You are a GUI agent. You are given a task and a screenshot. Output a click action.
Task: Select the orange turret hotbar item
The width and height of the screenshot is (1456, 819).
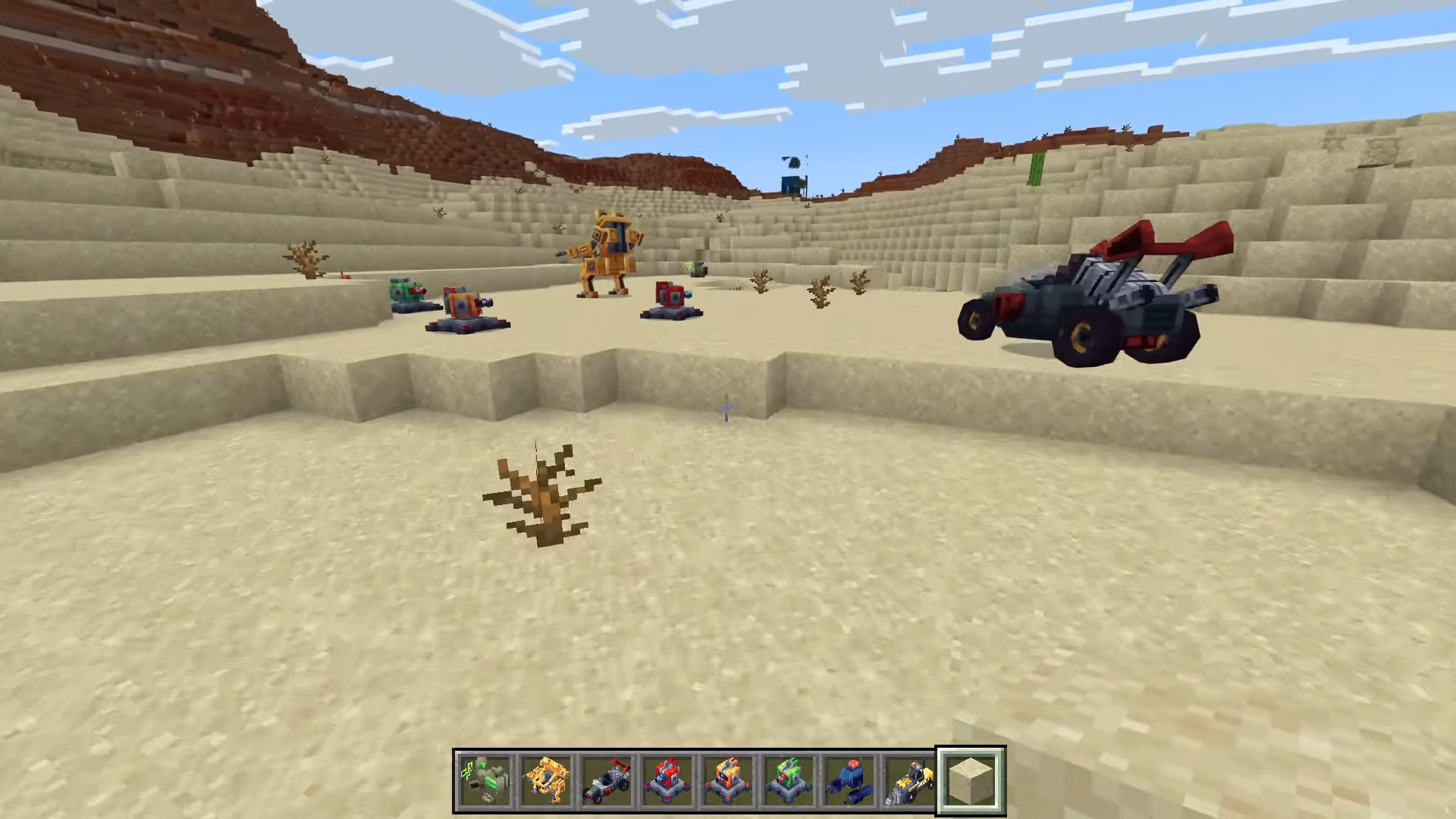click(x=727, y=777)
